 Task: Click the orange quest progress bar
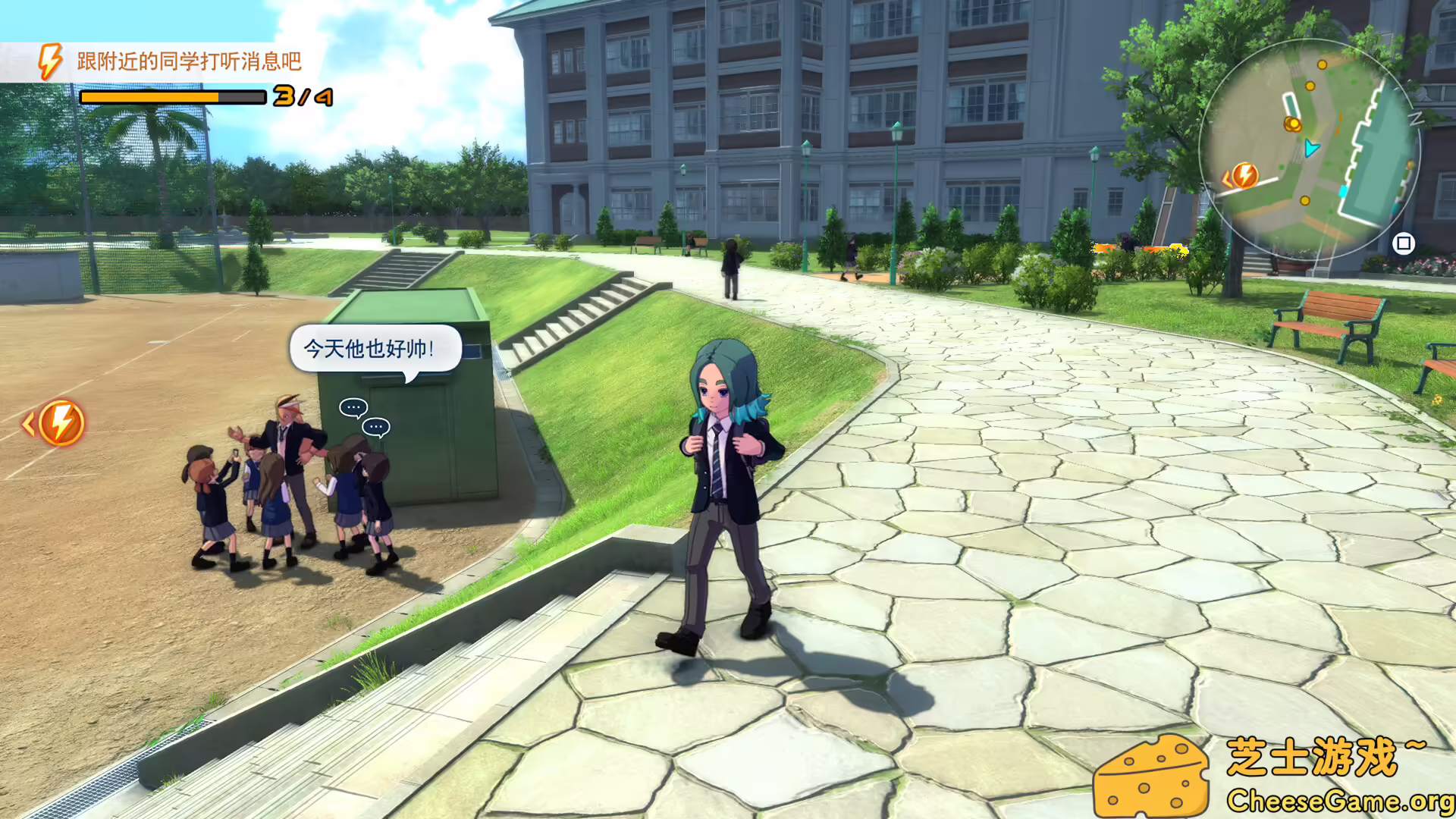click(x=171, y=98)
